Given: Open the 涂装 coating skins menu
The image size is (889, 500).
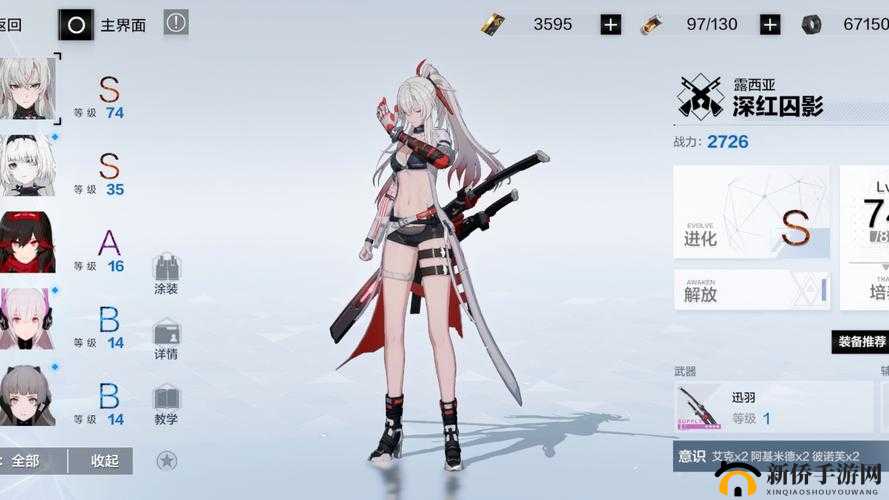Looking at the screenshot, I should [166, 273].
